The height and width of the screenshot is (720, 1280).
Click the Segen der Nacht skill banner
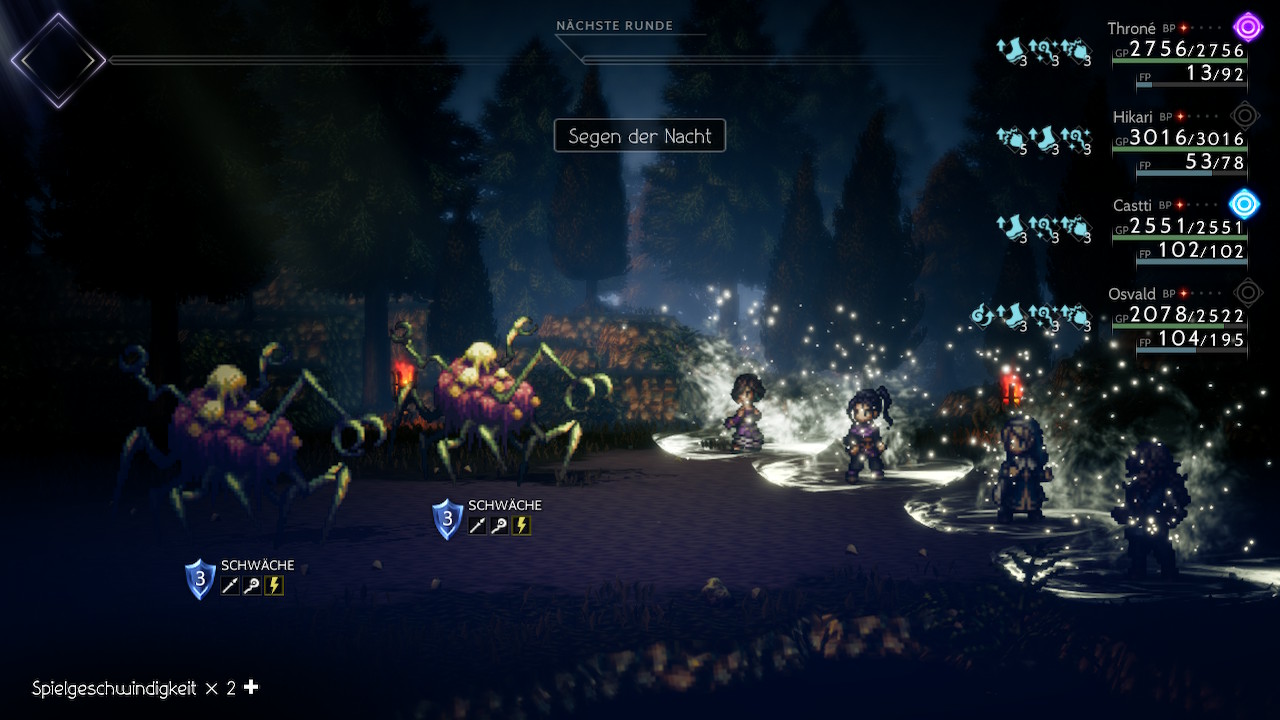pos(640,136)
